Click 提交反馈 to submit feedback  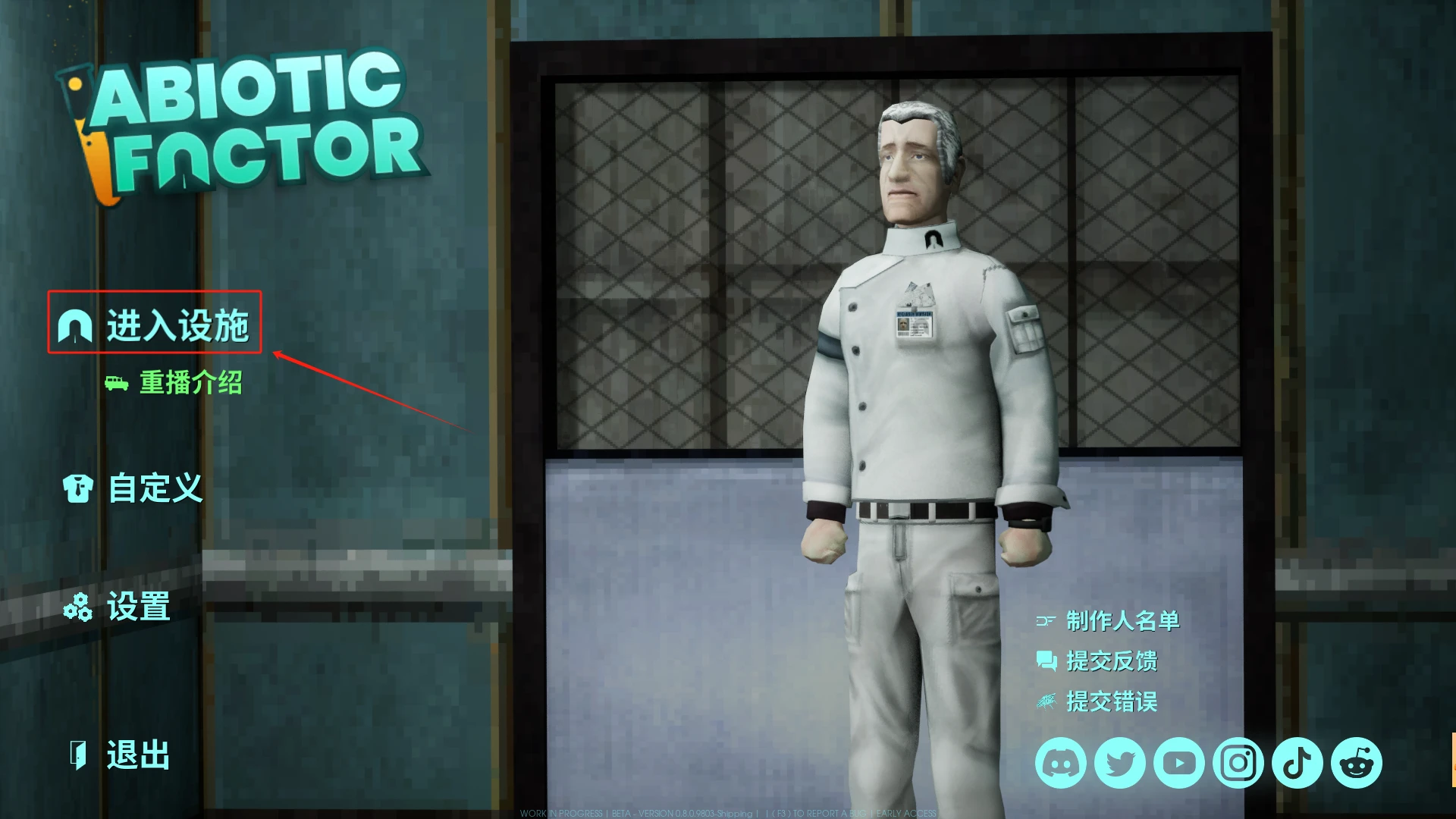point(1112,661)
